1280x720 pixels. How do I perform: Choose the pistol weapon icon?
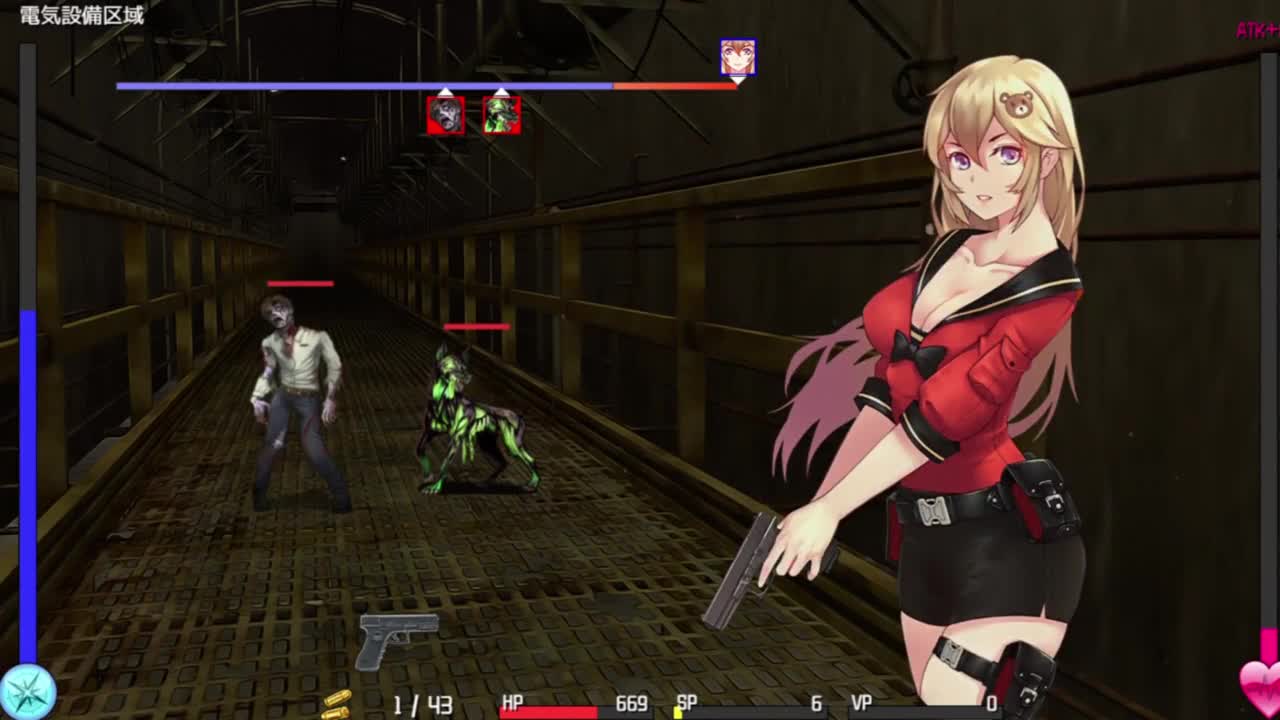coord(398,639)
